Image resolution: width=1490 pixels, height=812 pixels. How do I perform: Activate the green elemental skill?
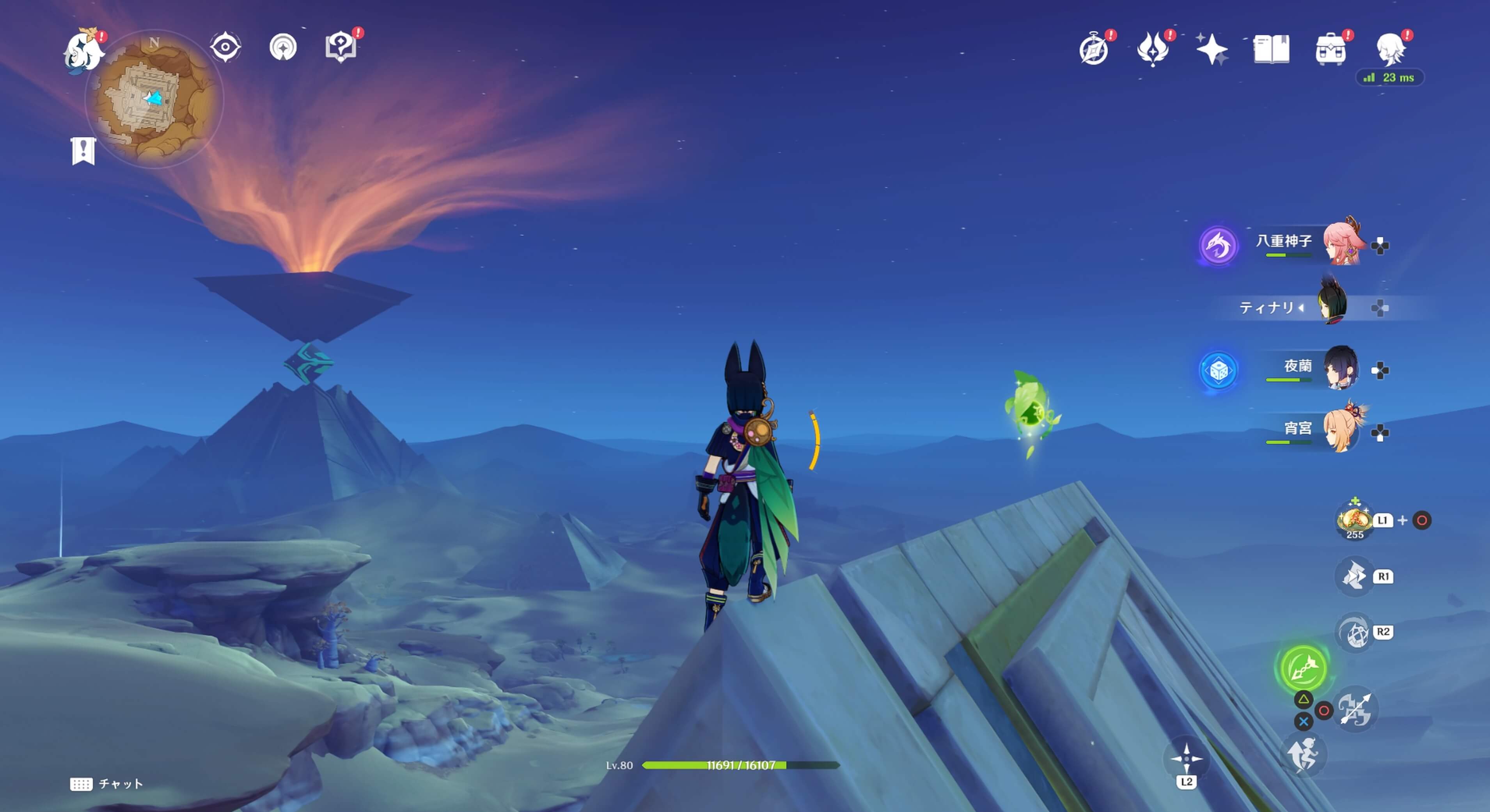(x=1303, y=667)
